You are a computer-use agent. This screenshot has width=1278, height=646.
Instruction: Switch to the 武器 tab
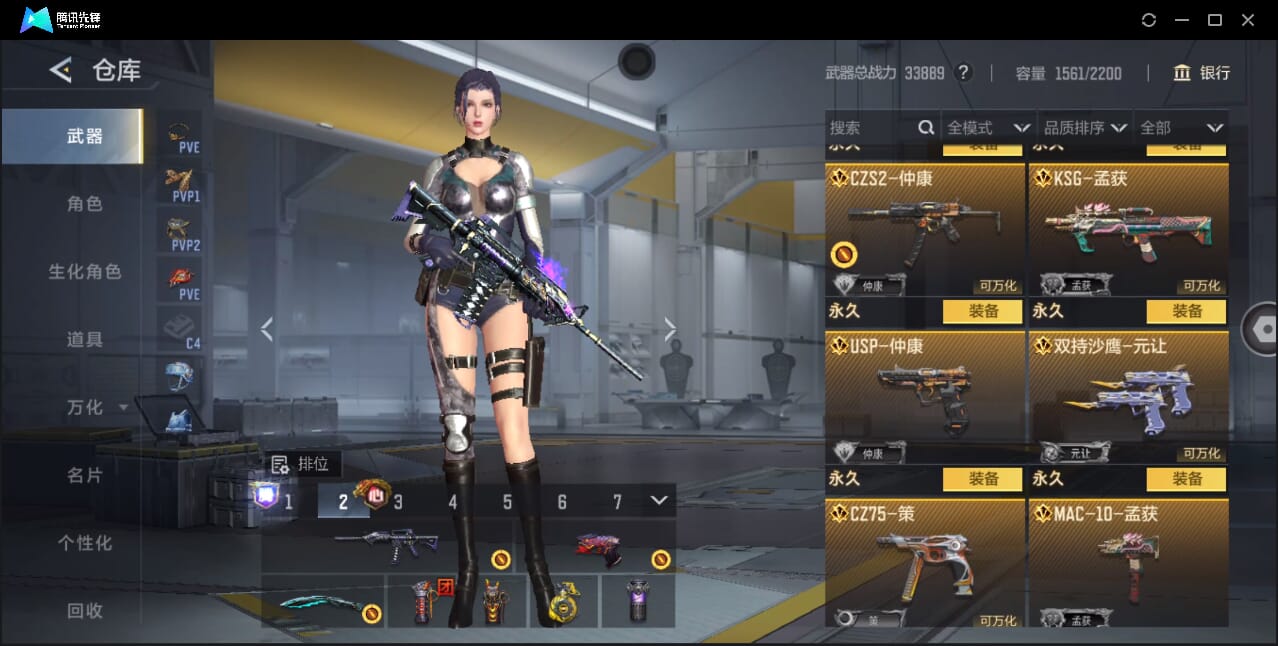pyautogui.click(x=84, y=136)
